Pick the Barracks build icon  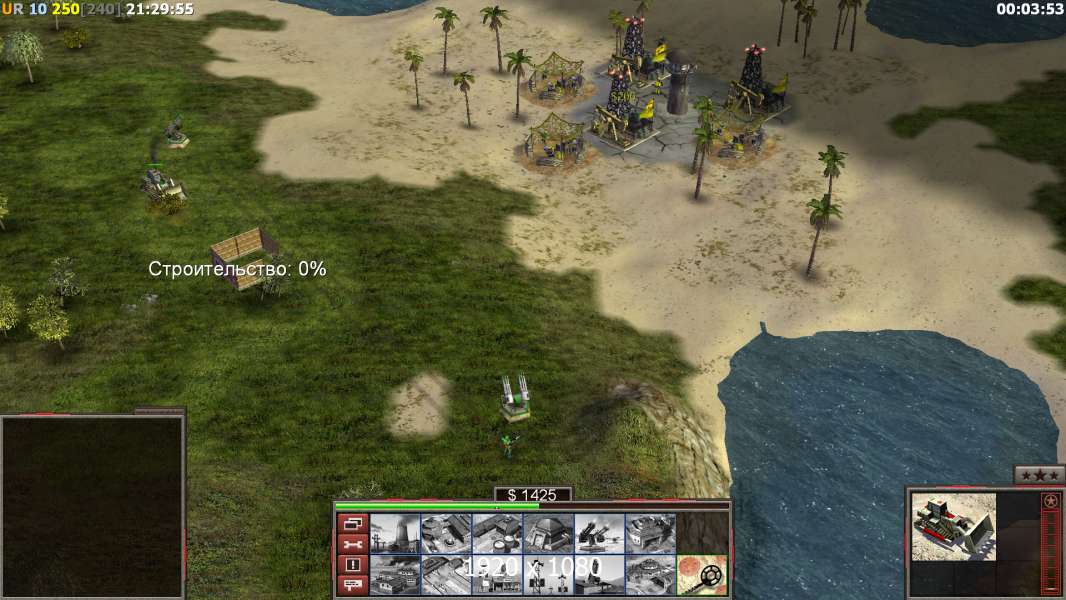[446, 533]
